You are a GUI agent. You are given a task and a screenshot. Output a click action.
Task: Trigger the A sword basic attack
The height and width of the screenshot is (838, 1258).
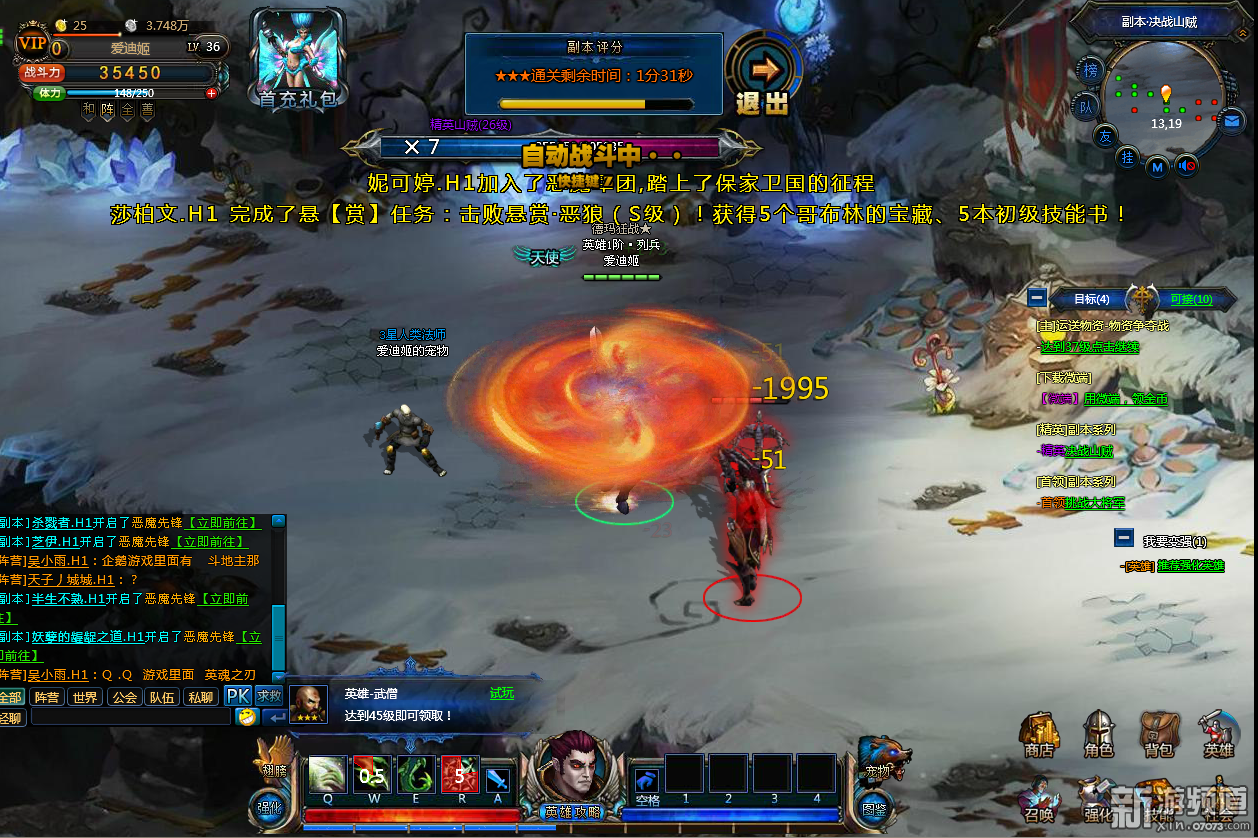pyautogui.click(x=497, y=779)
